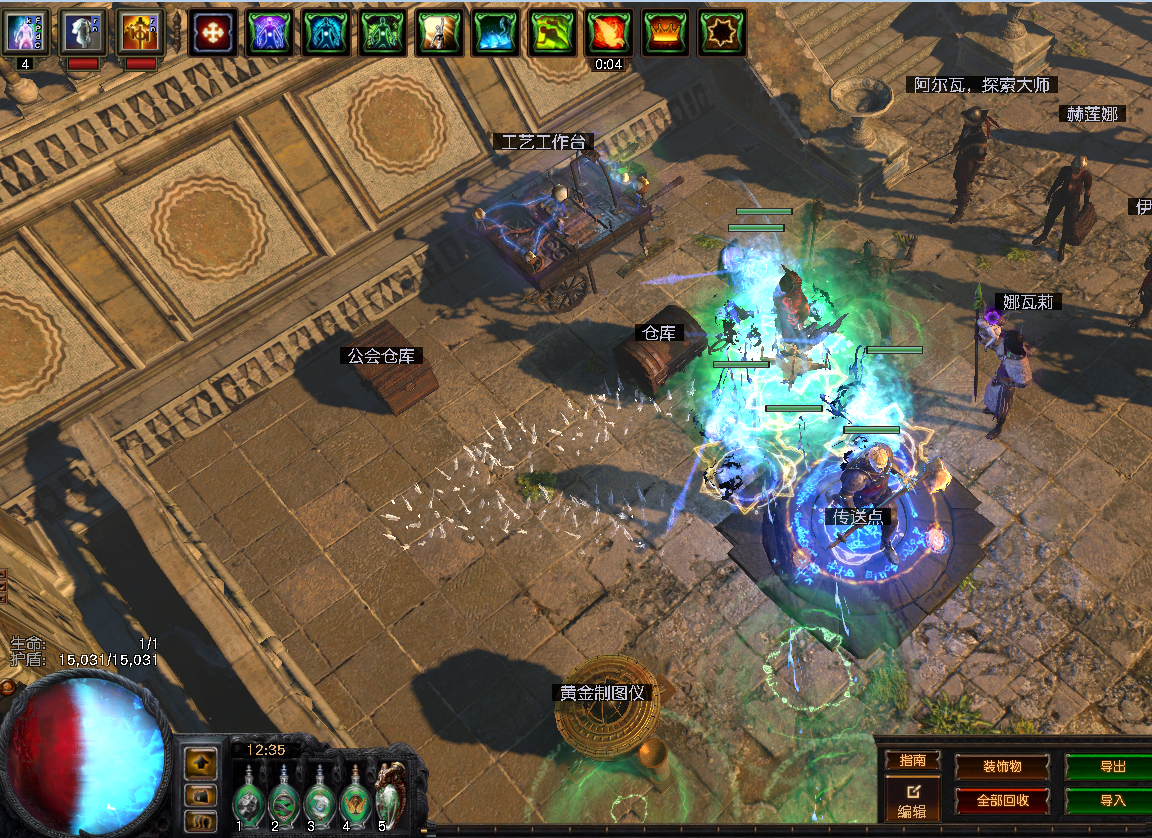Select the purple glowing figure aura icon
Screen dimensions: 1152x838
270,32
